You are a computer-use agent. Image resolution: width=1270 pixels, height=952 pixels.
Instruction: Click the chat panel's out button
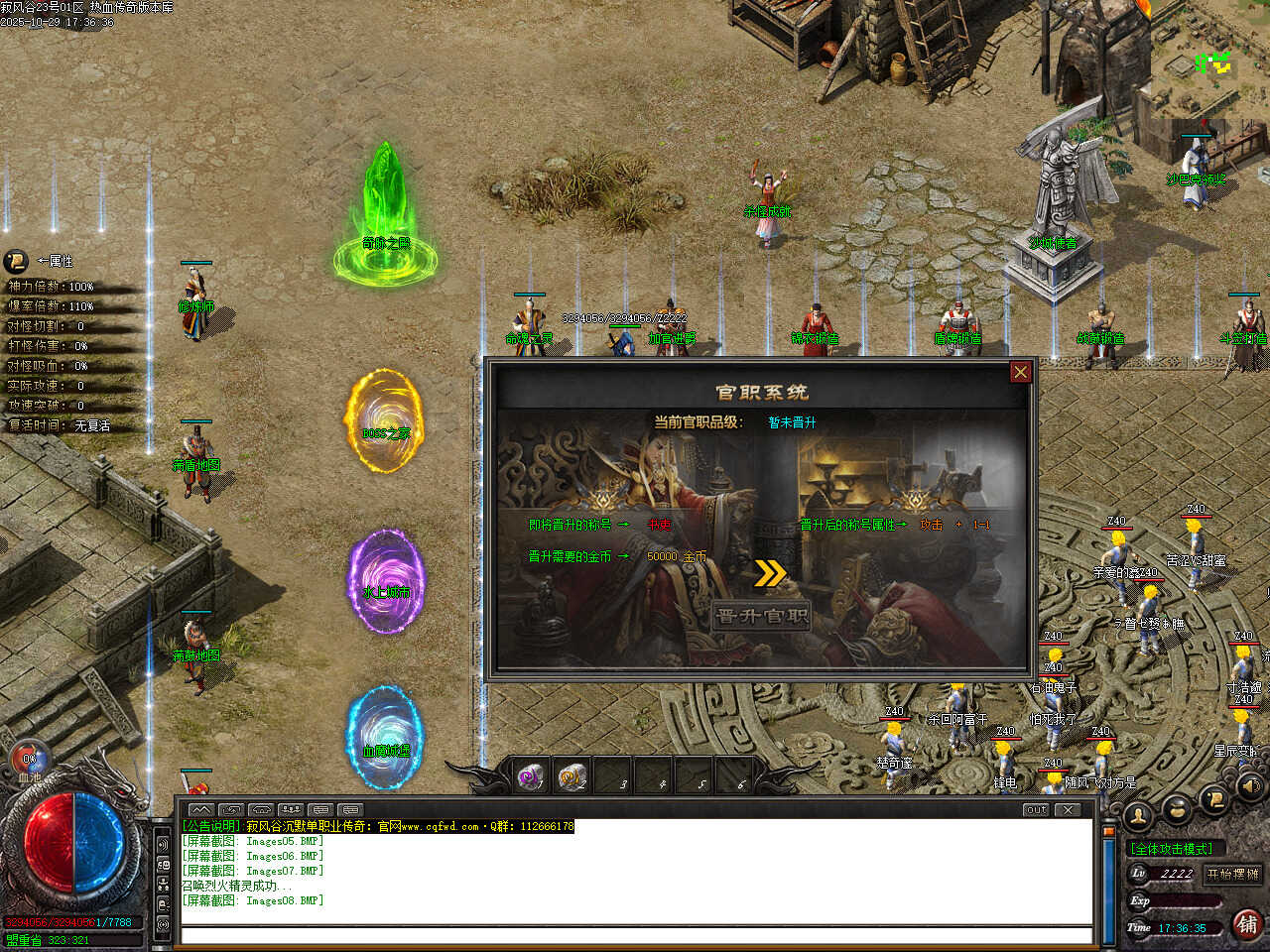pyautogui.click(x=1036, y=809)
